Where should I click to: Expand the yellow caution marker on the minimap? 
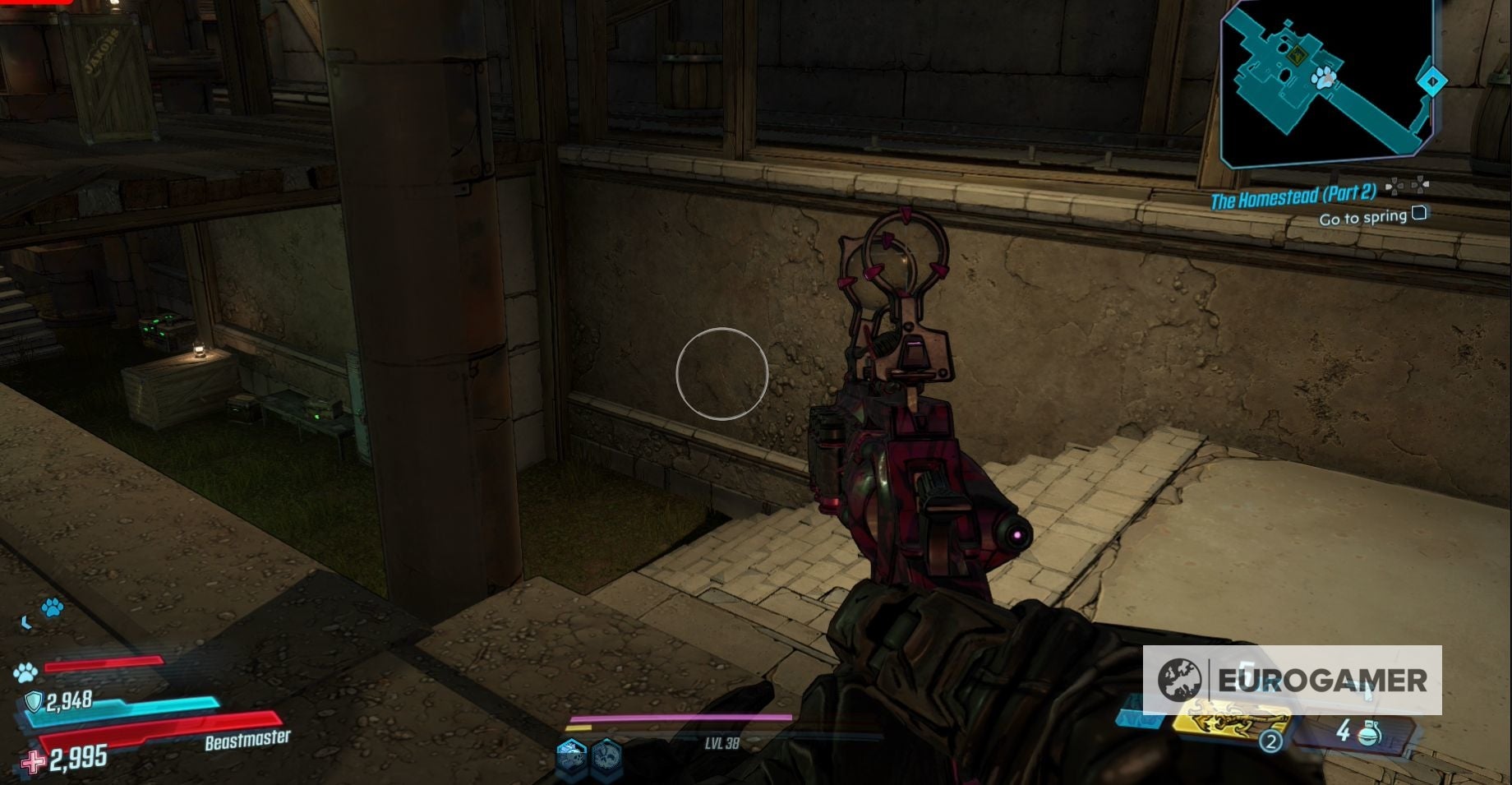[1298, 55]
